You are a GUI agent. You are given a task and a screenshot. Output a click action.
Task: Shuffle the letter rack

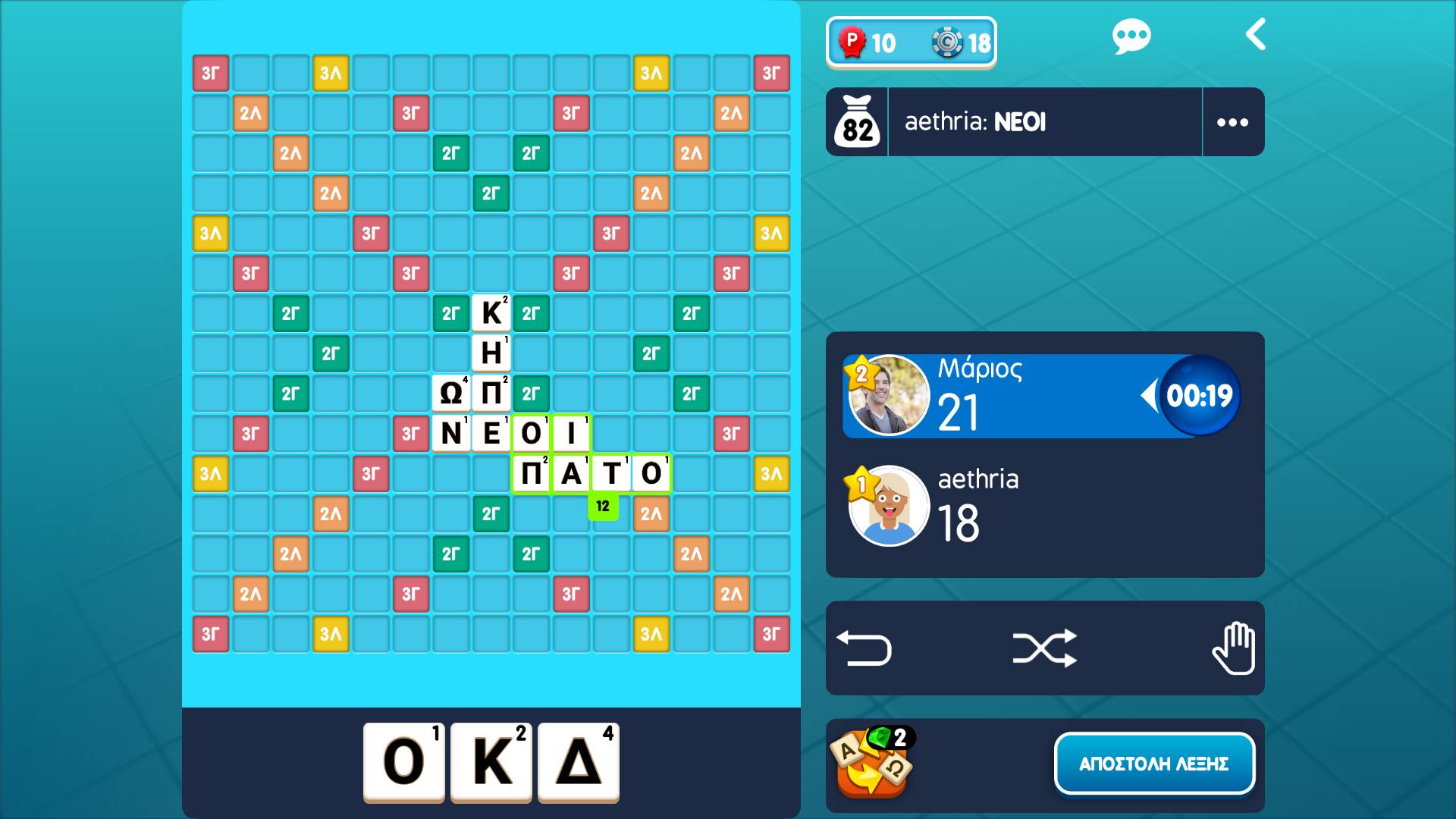(1045, 648)
